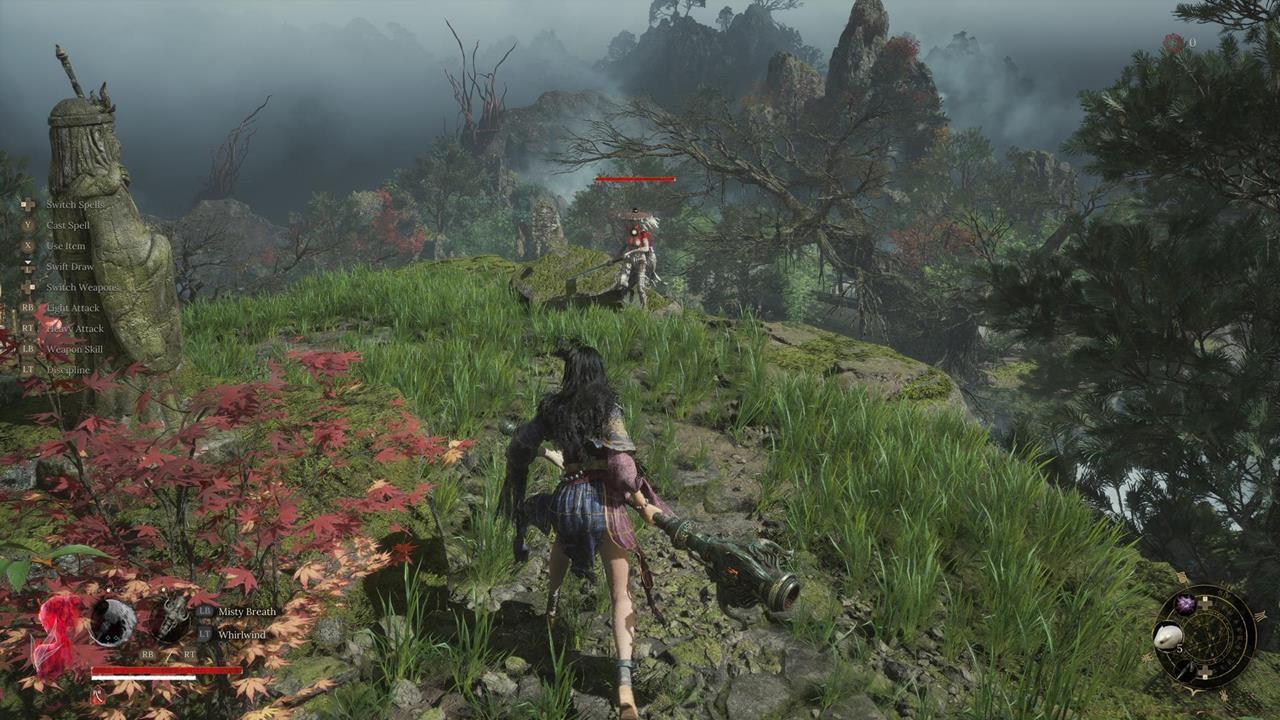
Task: Click the red flask icon below the health bar
Action: 97,695
